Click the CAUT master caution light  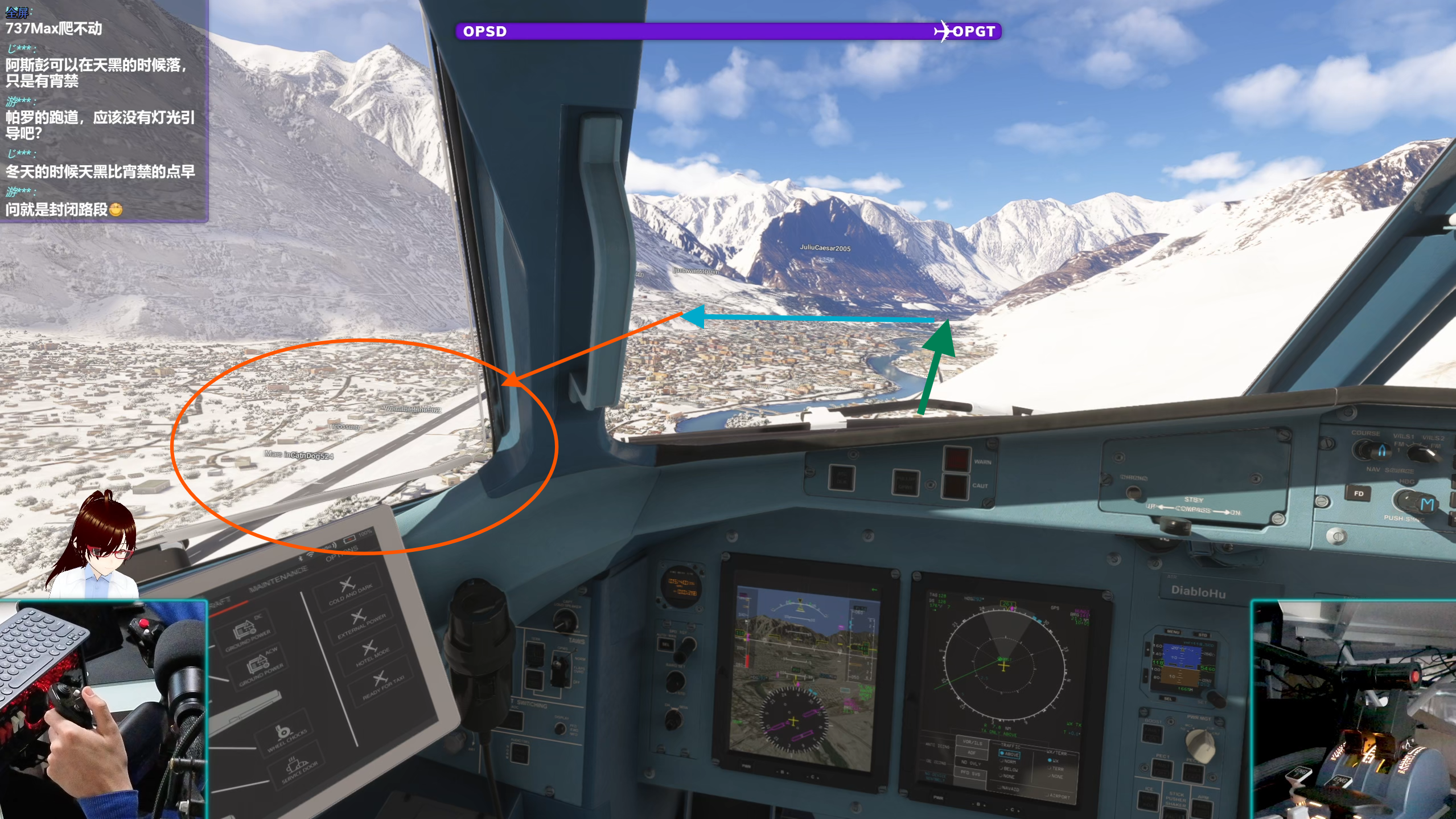point(955,486)
